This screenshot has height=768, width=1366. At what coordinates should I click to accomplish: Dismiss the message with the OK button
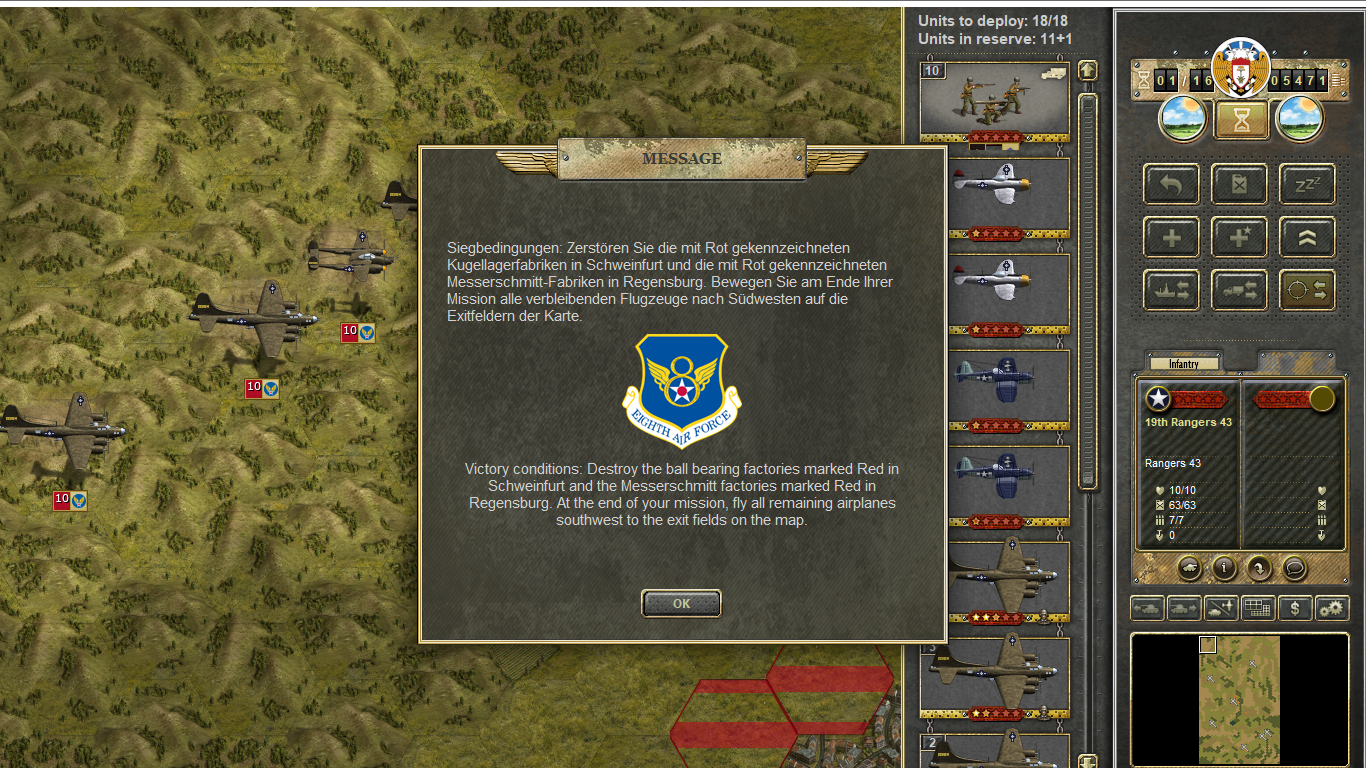point(681,604)
